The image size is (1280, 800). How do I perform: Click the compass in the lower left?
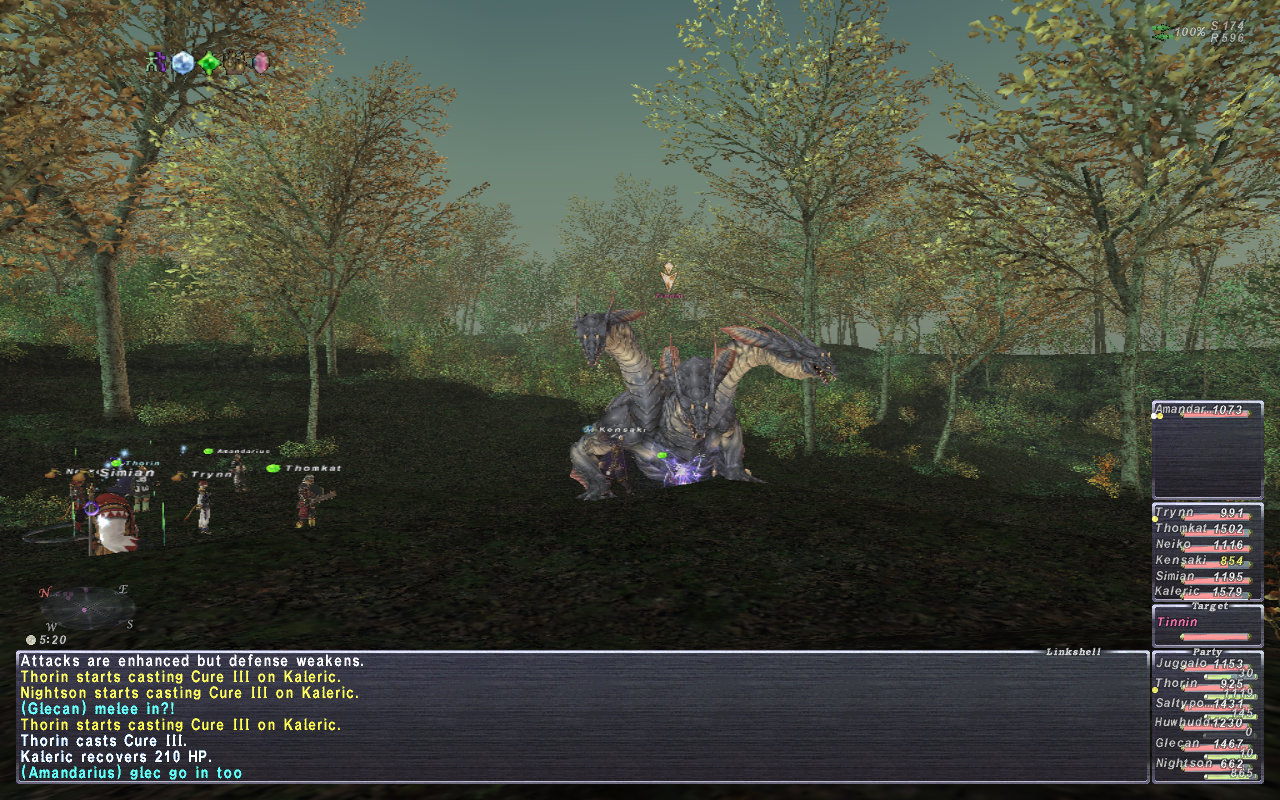click(86, 607)
